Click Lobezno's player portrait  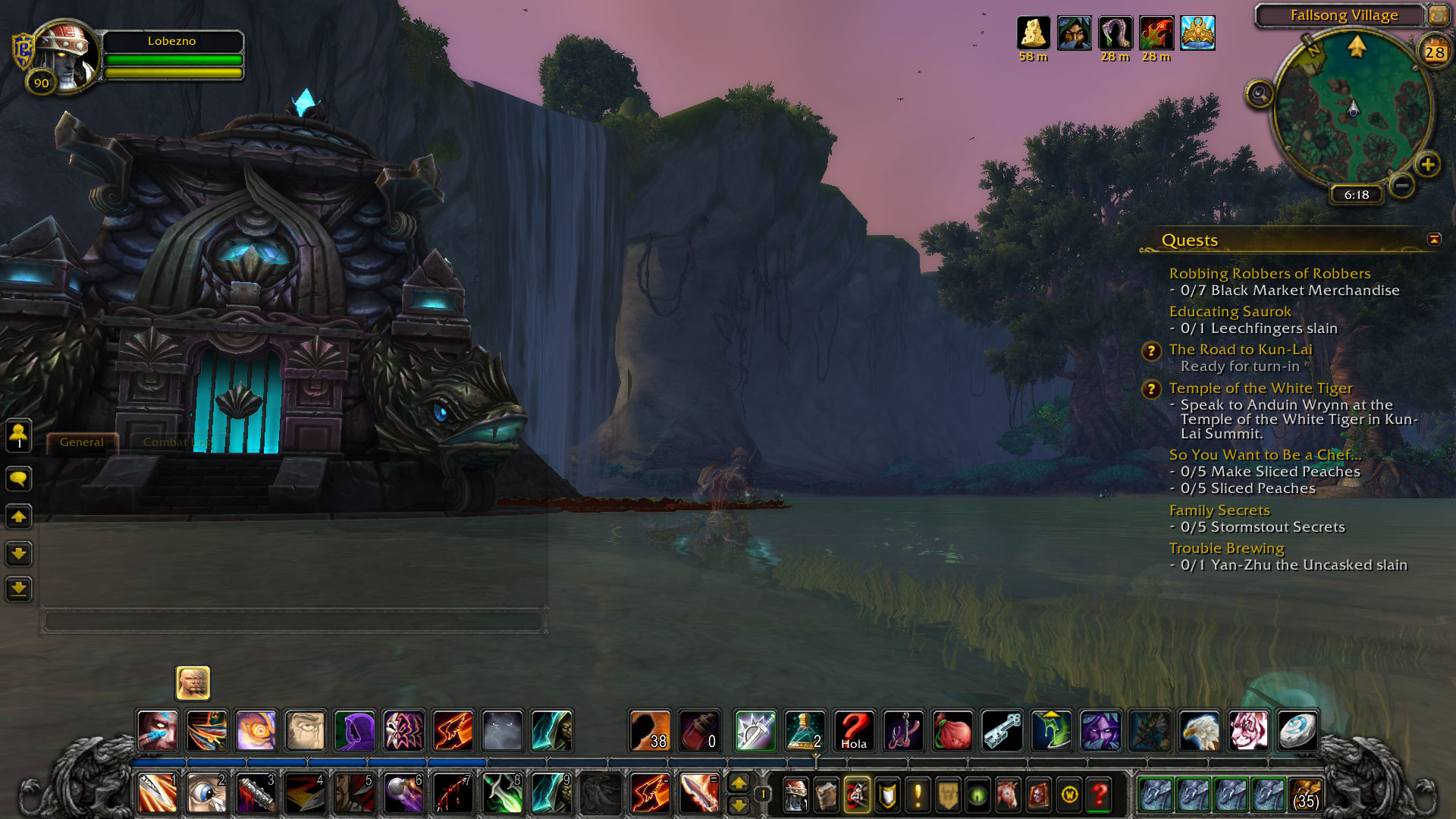click(x=67, y=55)
